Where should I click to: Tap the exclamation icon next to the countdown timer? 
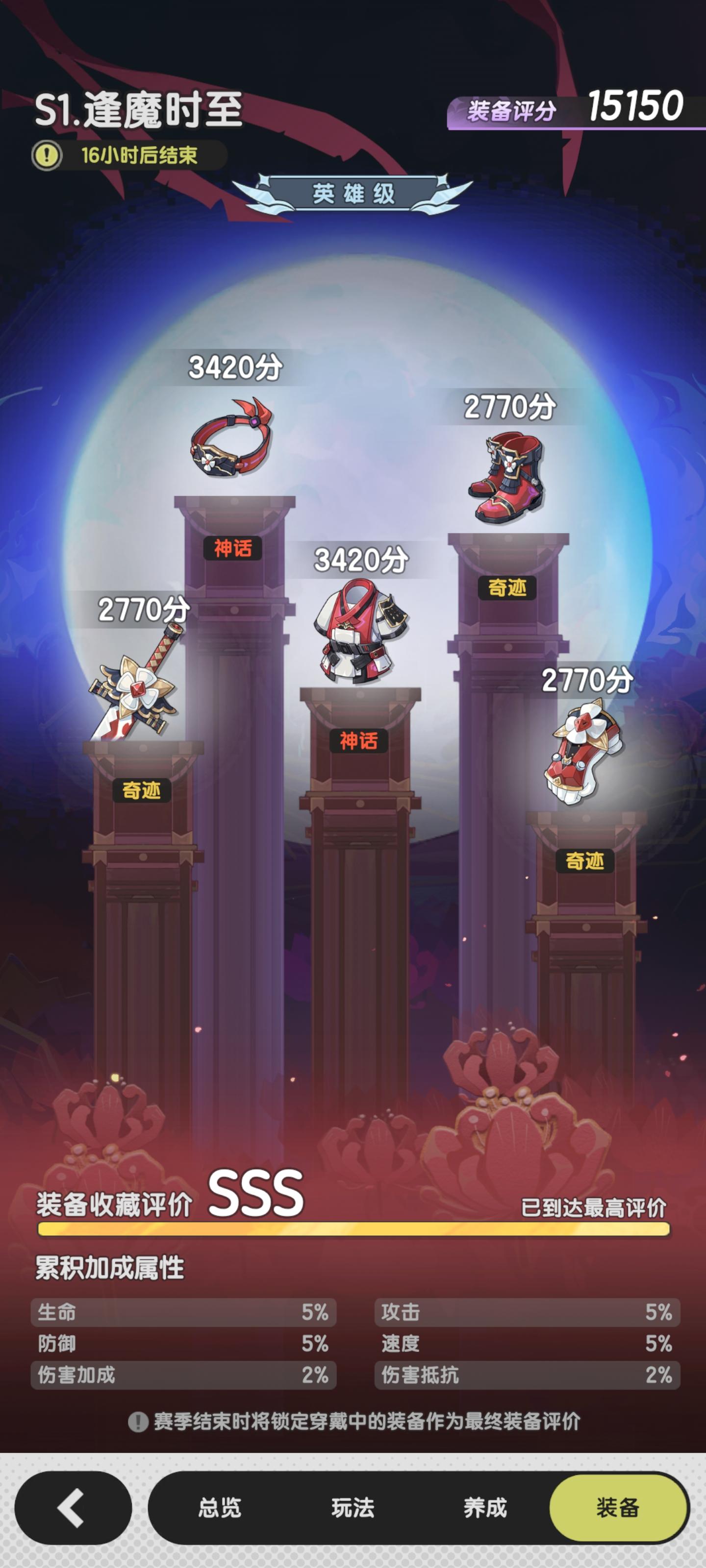(x=48, y=154)
